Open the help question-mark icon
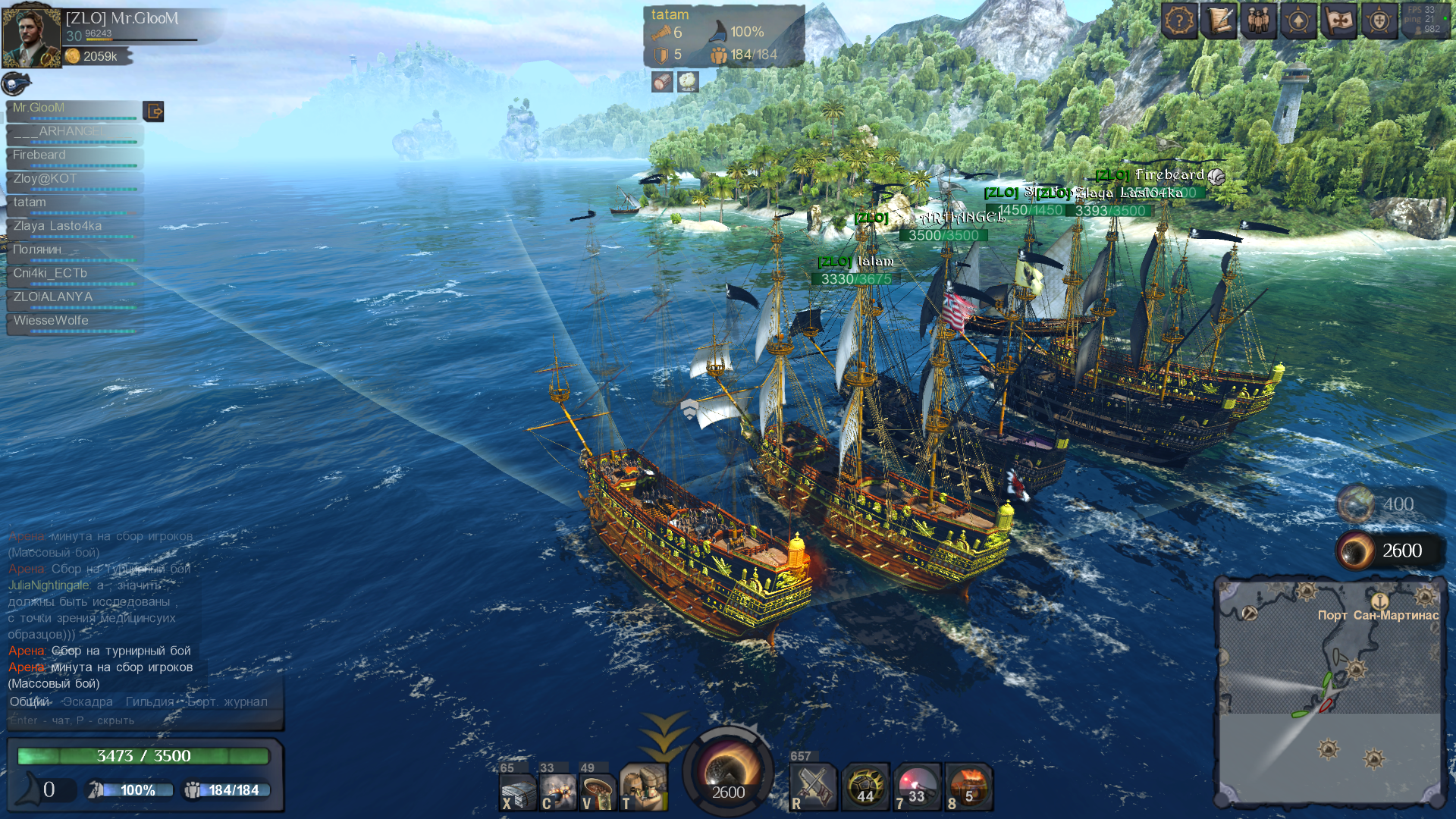Screen dimensions: 1456x819 tap(1179, 21)
